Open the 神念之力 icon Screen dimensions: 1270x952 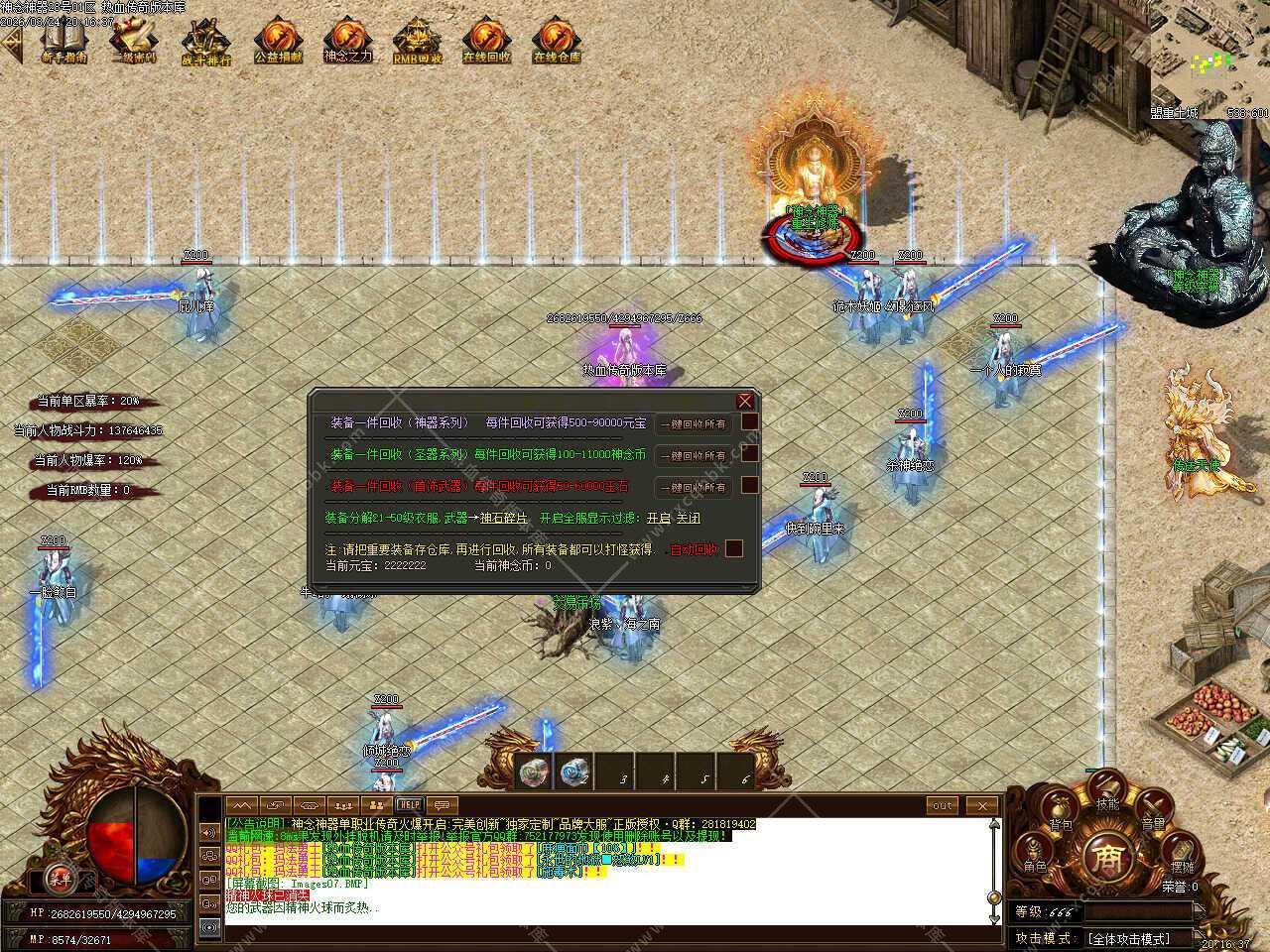[x=347, y=40]
